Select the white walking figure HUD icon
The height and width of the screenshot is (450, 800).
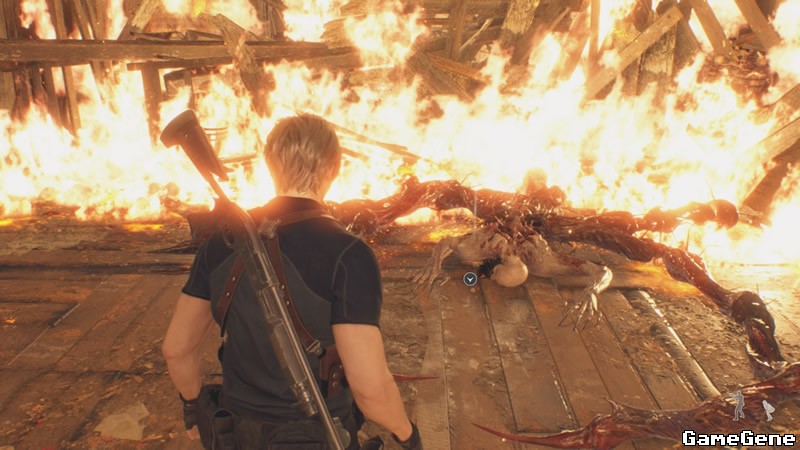point(768,409)
